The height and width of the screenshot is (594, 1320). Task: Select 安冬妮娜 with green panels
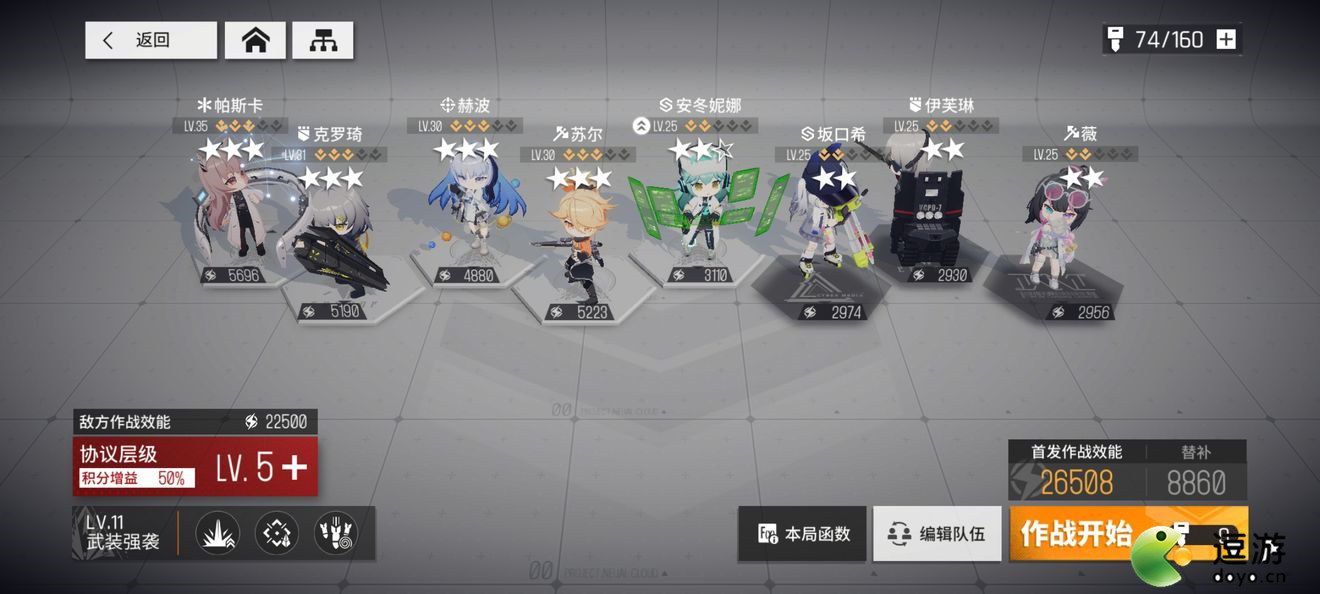pos(694,210)
